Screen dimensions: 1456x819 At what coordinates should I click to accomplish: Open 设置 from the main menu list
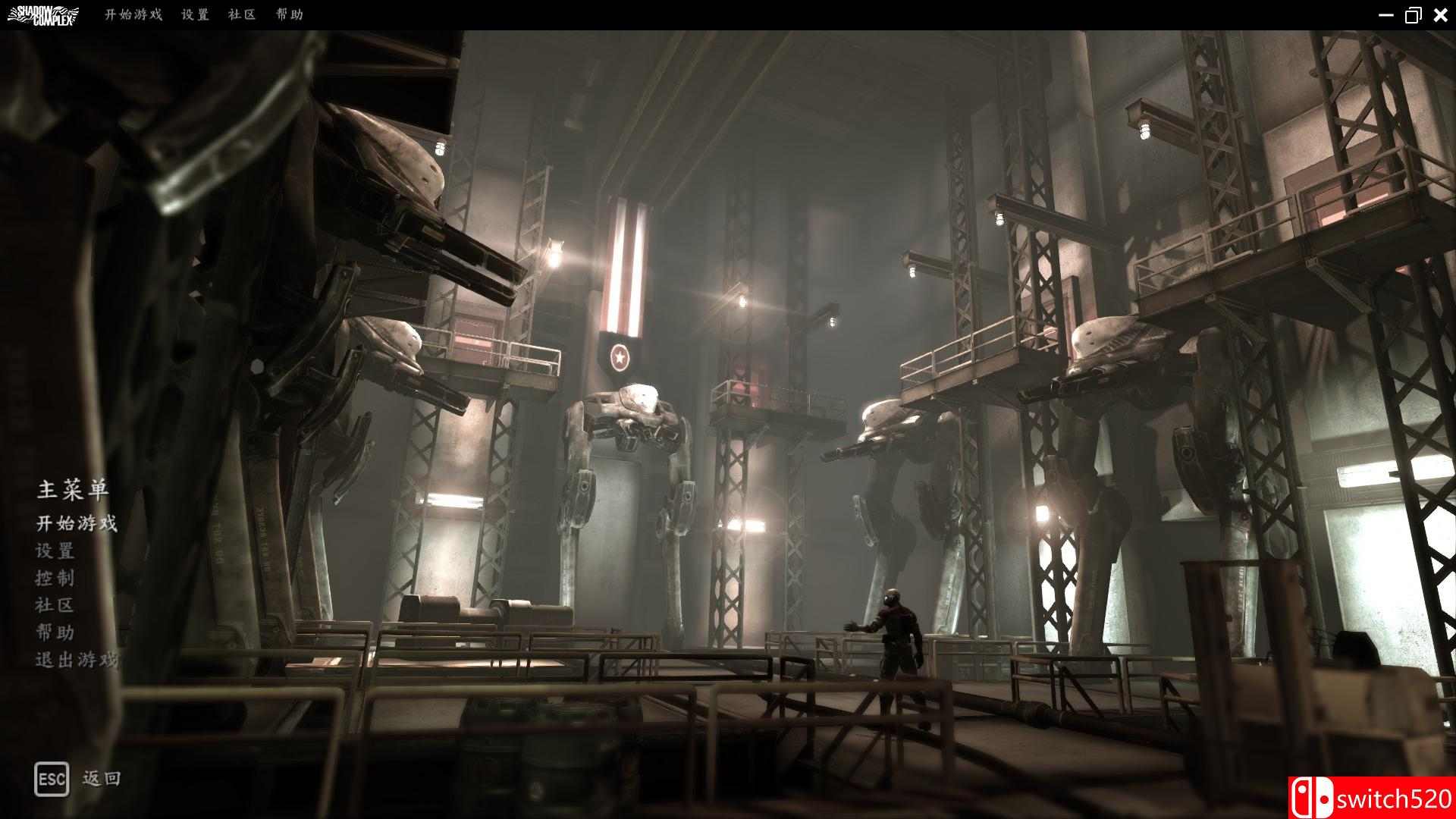tap(55, 551)
